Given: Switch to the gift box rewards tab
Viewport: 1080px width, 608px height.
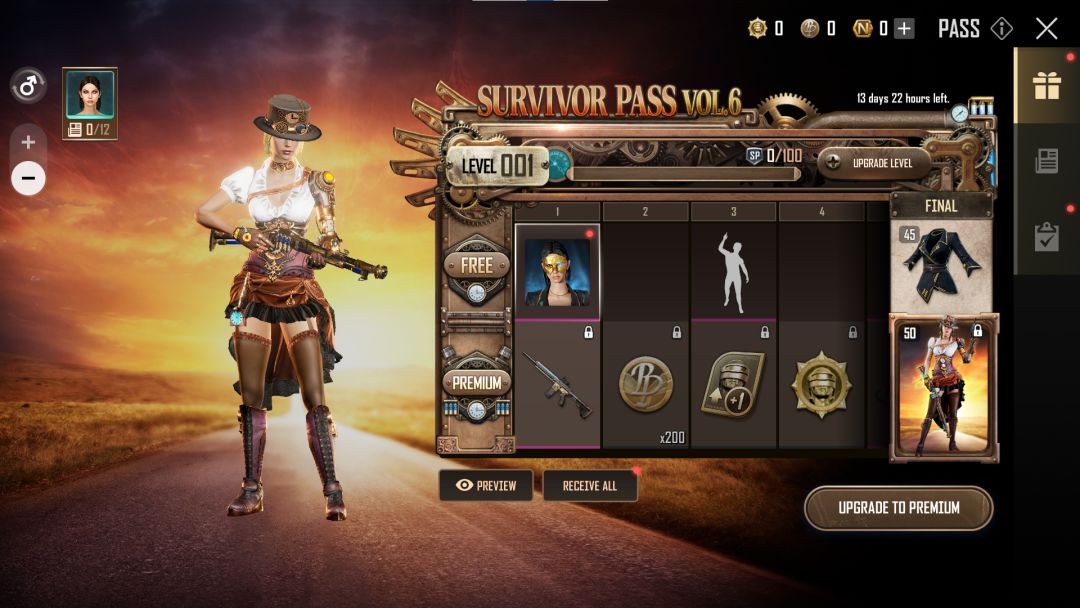Looking at the screenshot, I should 1047,86.
